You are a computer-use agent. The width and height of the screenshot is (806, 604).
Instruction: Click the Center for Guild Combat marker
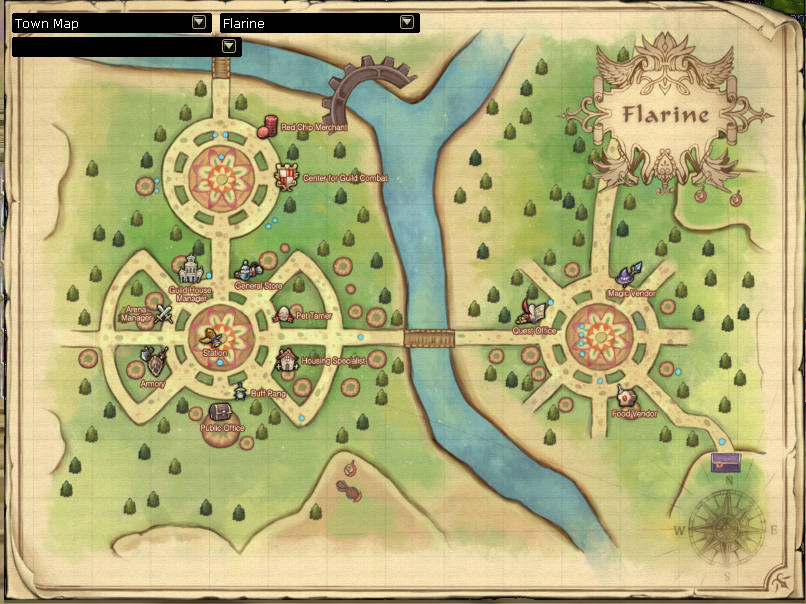[x=287, y=177]
